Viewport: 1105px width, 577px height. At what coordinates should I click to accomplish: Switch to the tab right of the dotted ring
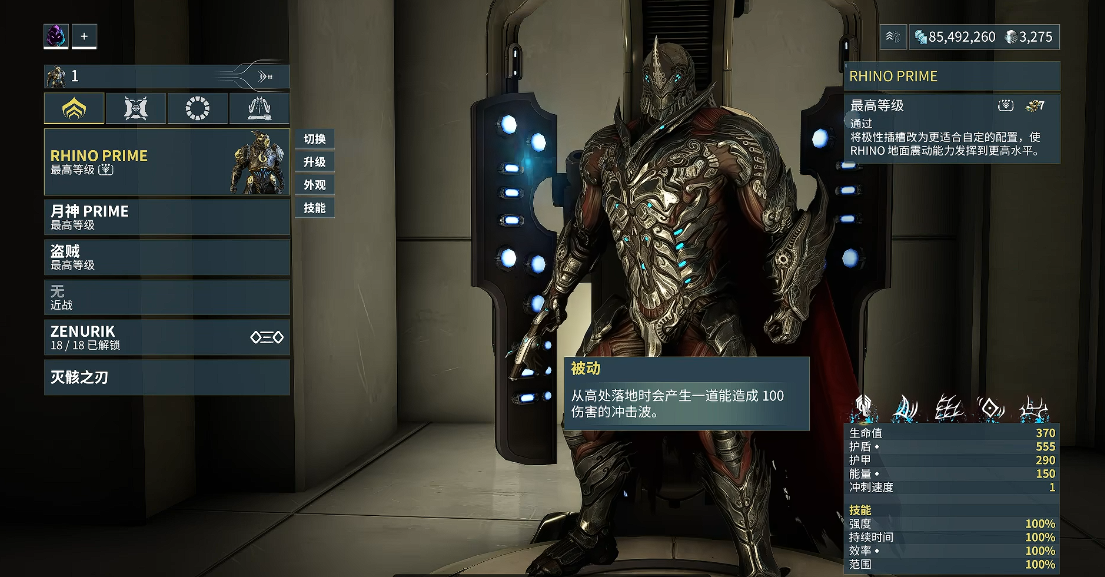[x=259, y=108]
